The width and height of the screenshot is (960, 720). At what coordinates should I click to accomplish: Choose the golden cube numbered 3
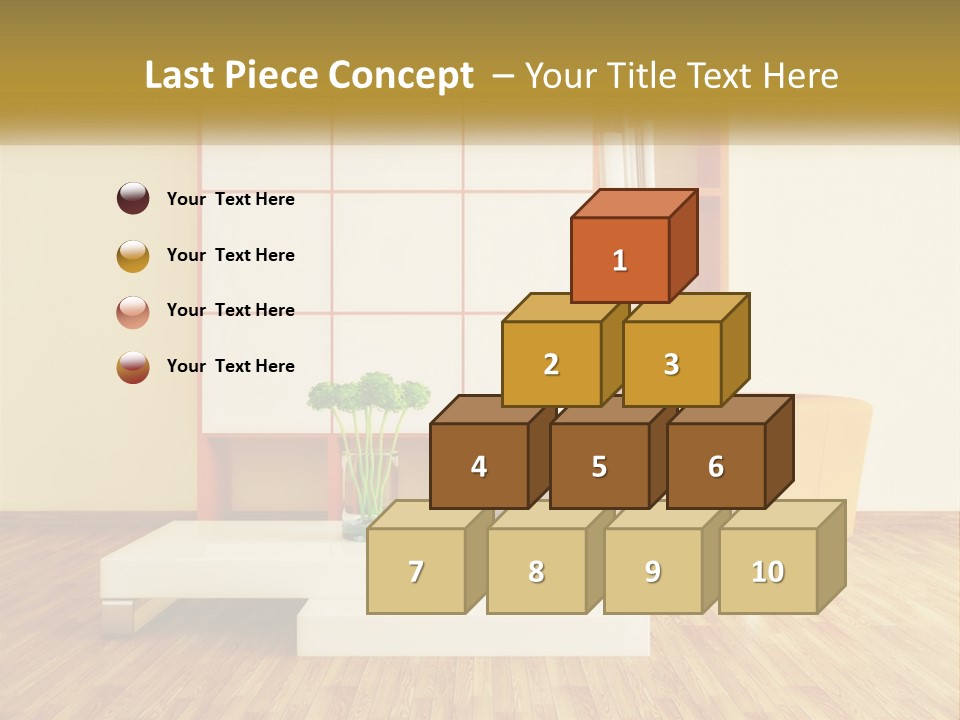click(671, 364)
